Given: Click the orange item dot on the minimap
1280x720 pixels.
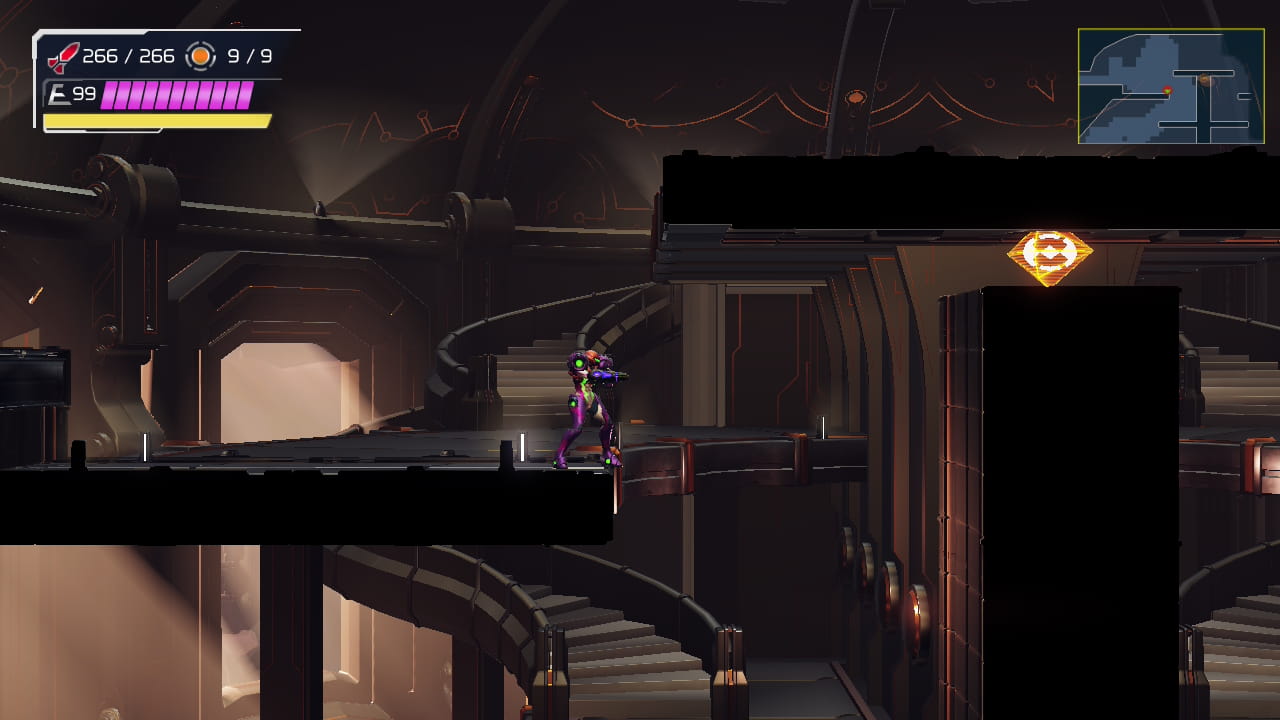Looking at the screenshot, I should (1205, 80).
